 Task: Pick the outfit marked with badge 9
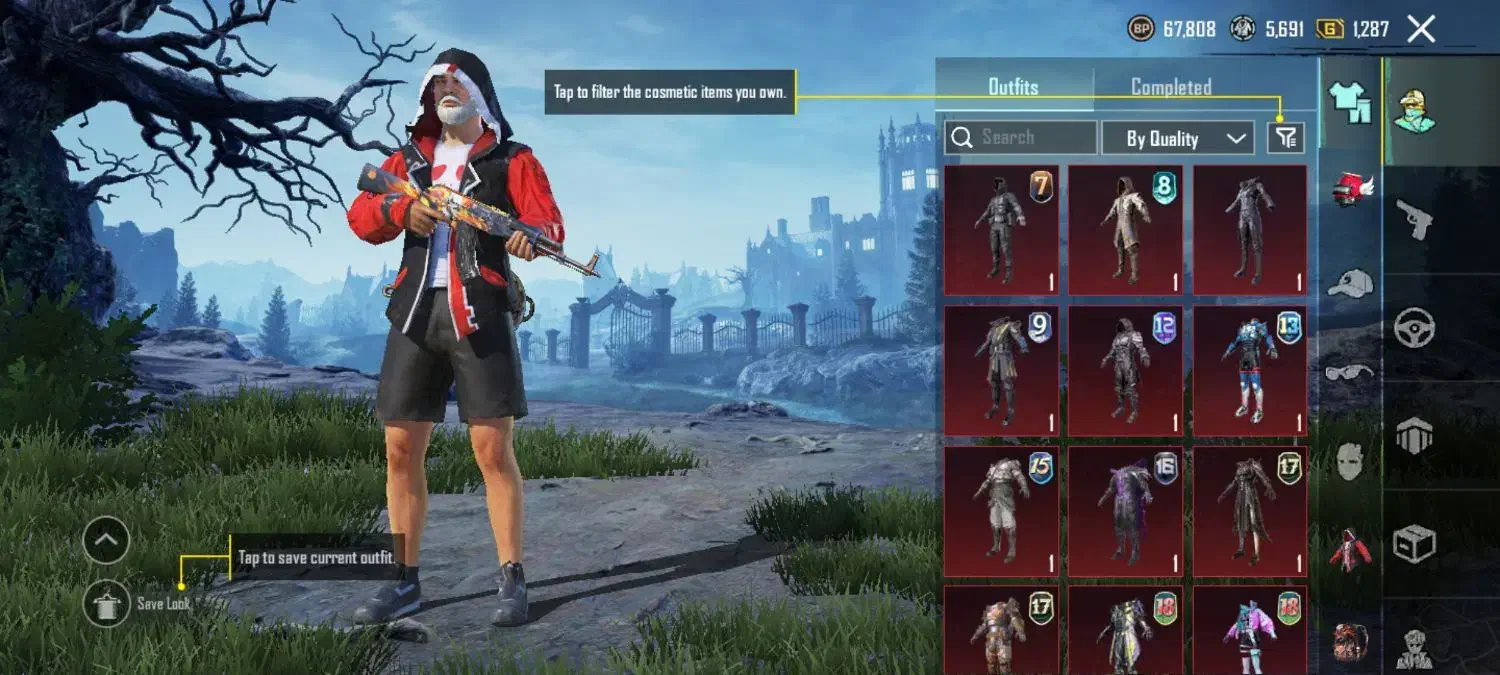coord(1001,370)
